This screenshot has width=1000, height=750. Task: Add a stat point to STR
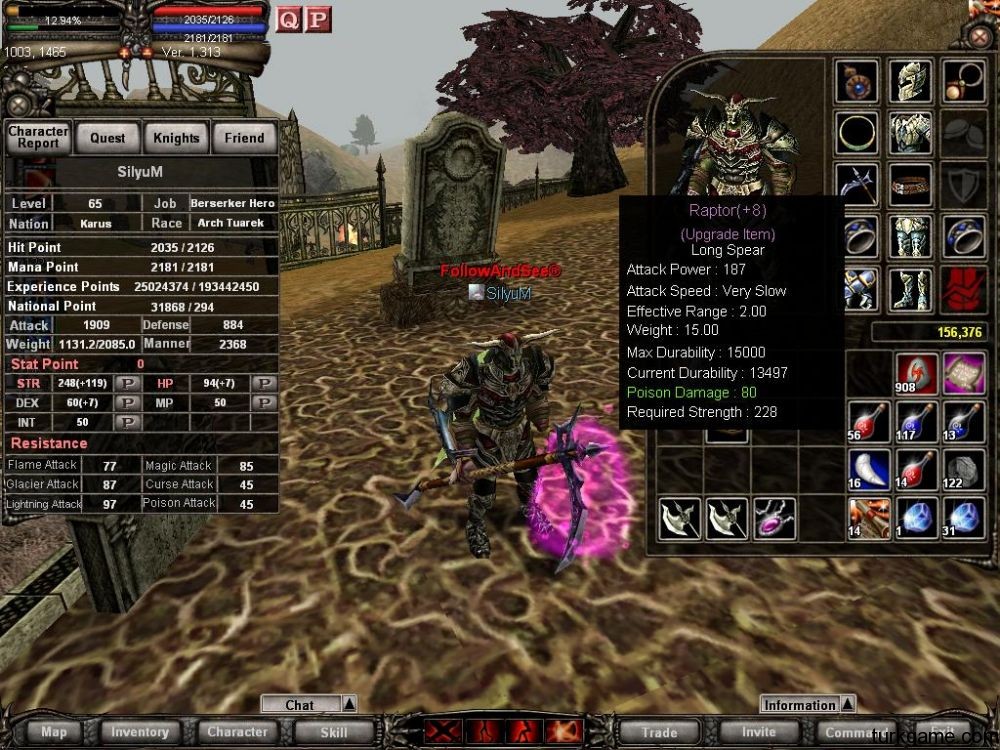click(128, 383)
